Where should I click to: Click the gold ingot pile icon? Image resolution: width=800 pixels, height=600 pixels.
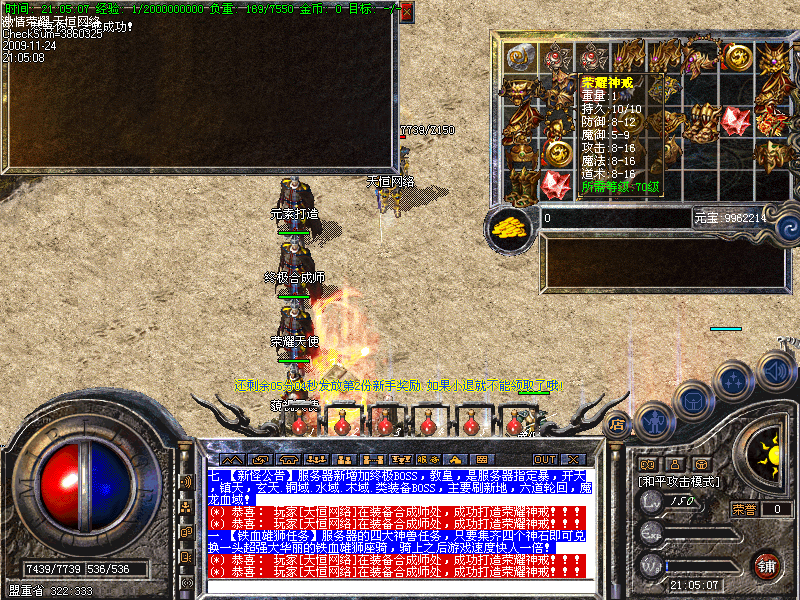tap(512, 225)
